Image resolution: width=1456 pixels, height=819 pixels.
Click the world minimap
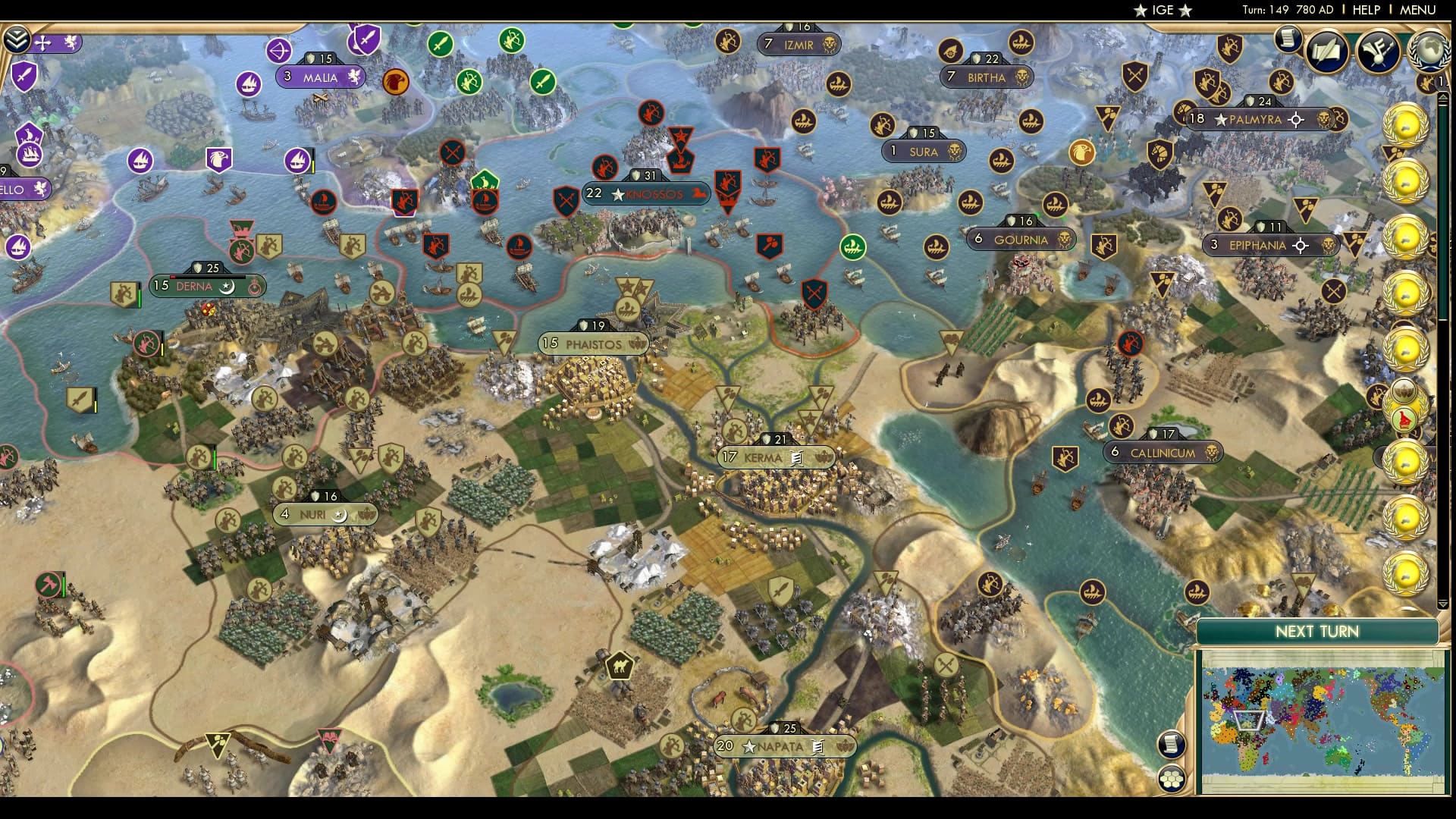(1322, 720)
